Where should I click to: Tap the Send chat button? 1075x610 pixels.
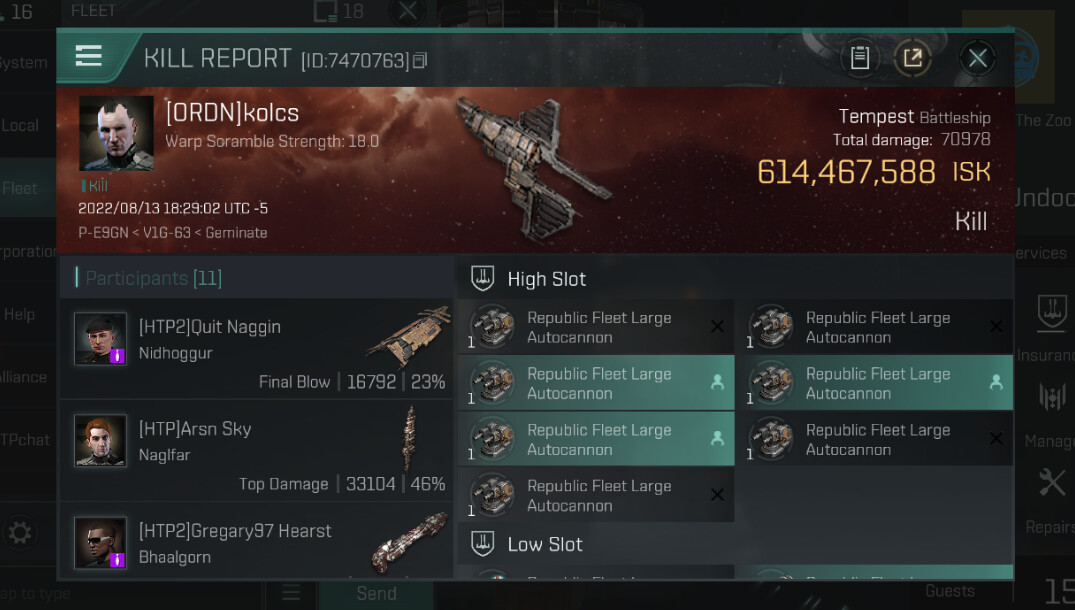(376, 593)
